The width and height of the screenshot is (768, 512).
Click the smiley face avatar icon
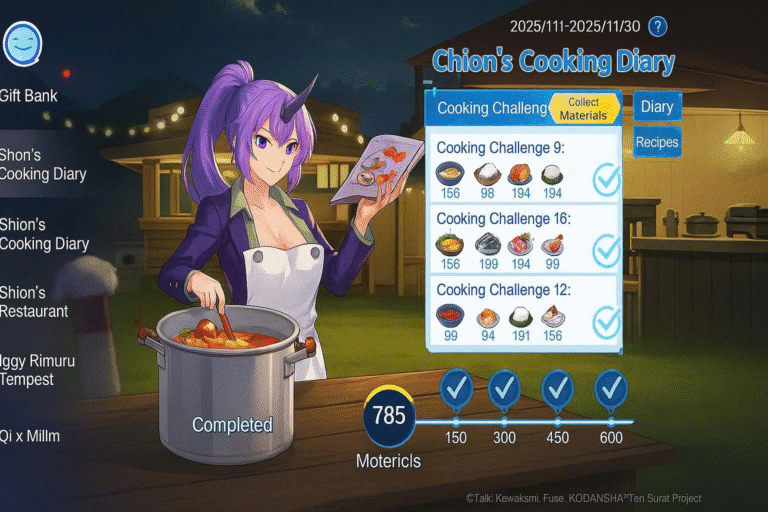point(22,43)
